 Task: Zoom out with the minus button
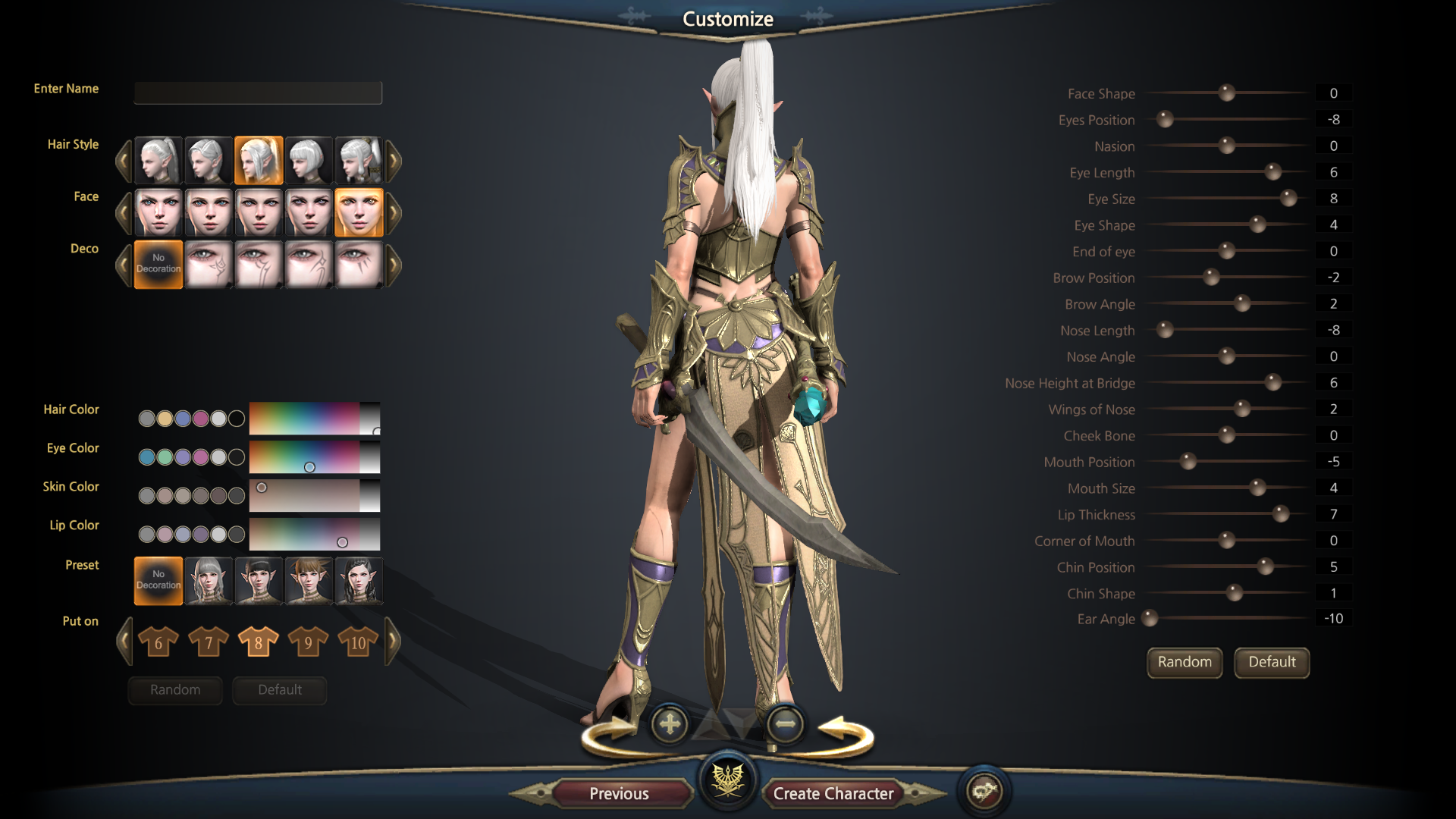pyautogui.click(x=785, y=724)
